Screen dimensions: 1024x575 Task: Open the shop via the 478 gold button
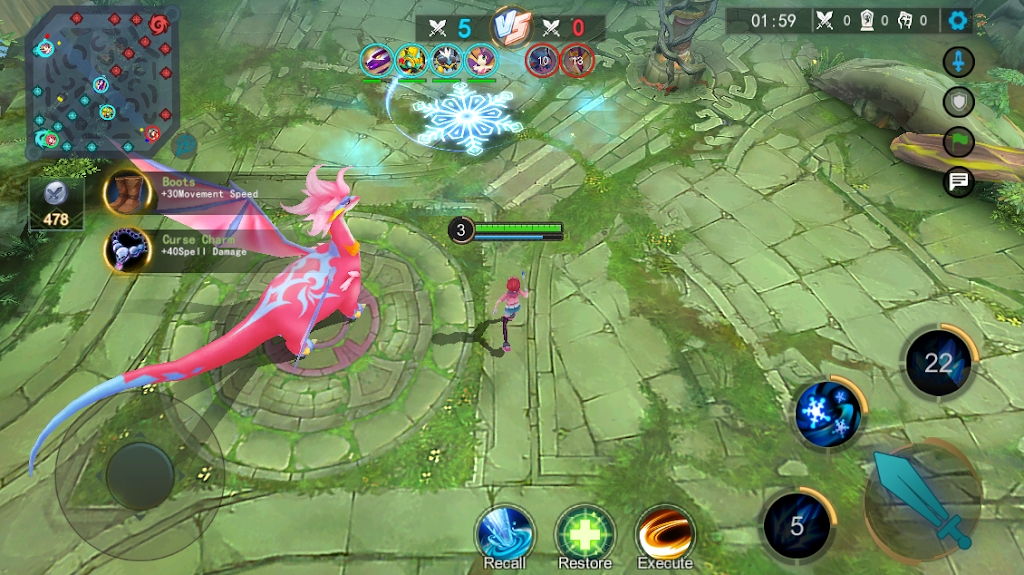pyautogui.click(x=56, y=203)
